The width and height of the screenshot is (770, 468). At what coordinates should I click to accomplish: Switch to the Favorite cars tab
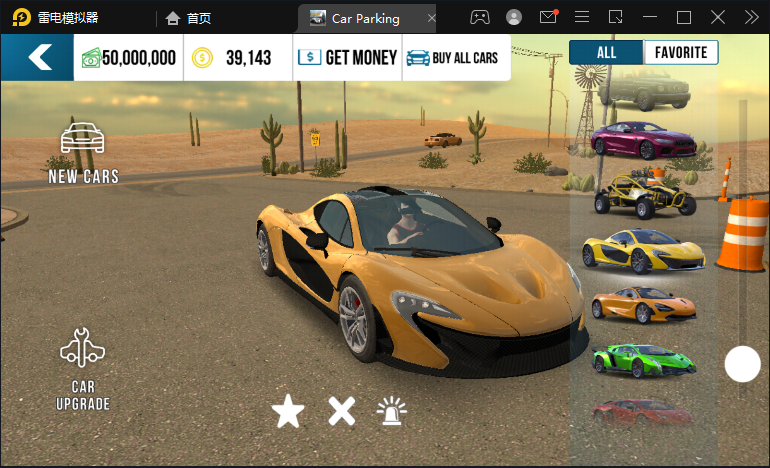coord(680,53)
